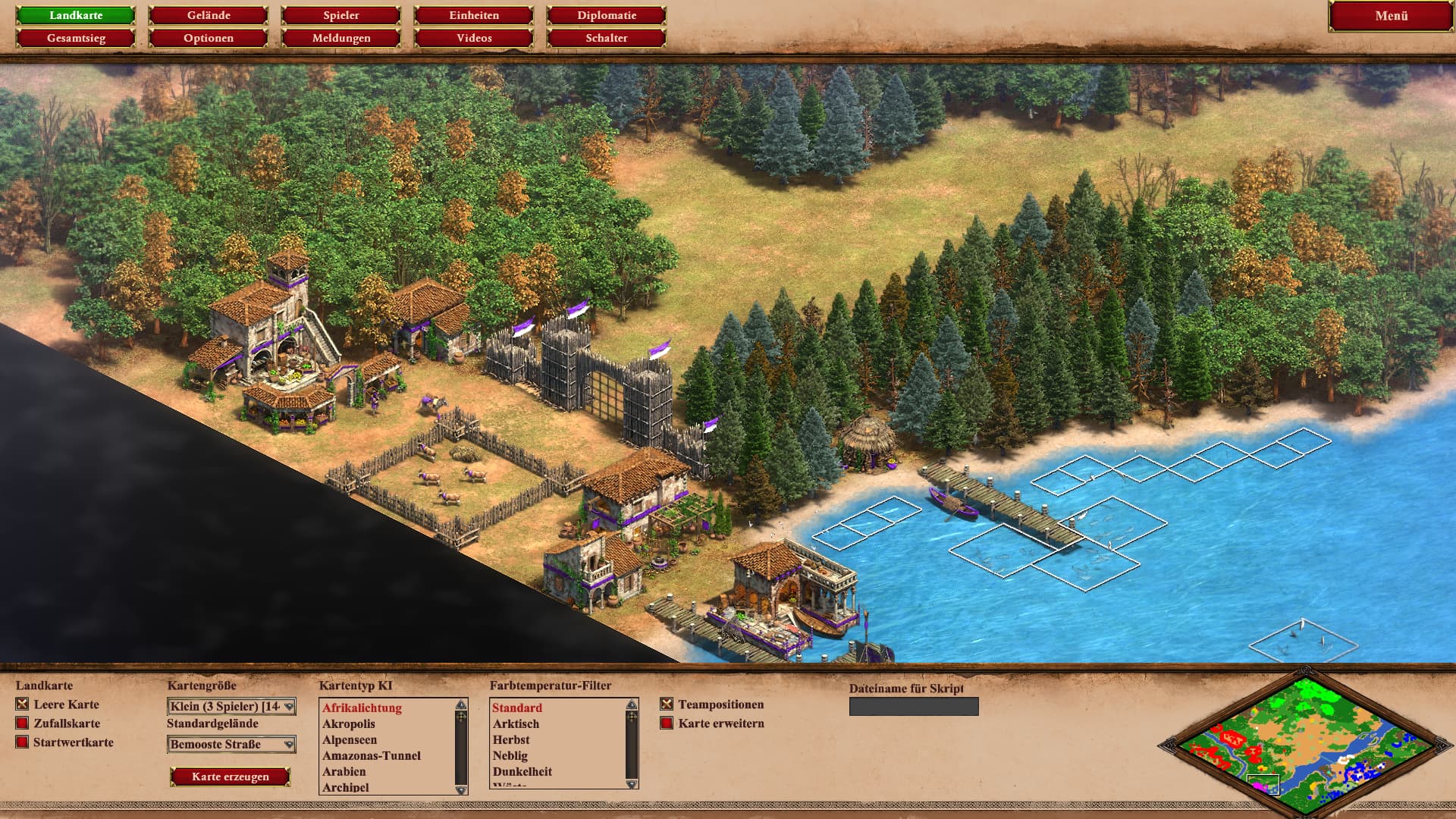Open the Diplomatie tab
Screen dimensions: 1456x819
(x=607, y=15)
